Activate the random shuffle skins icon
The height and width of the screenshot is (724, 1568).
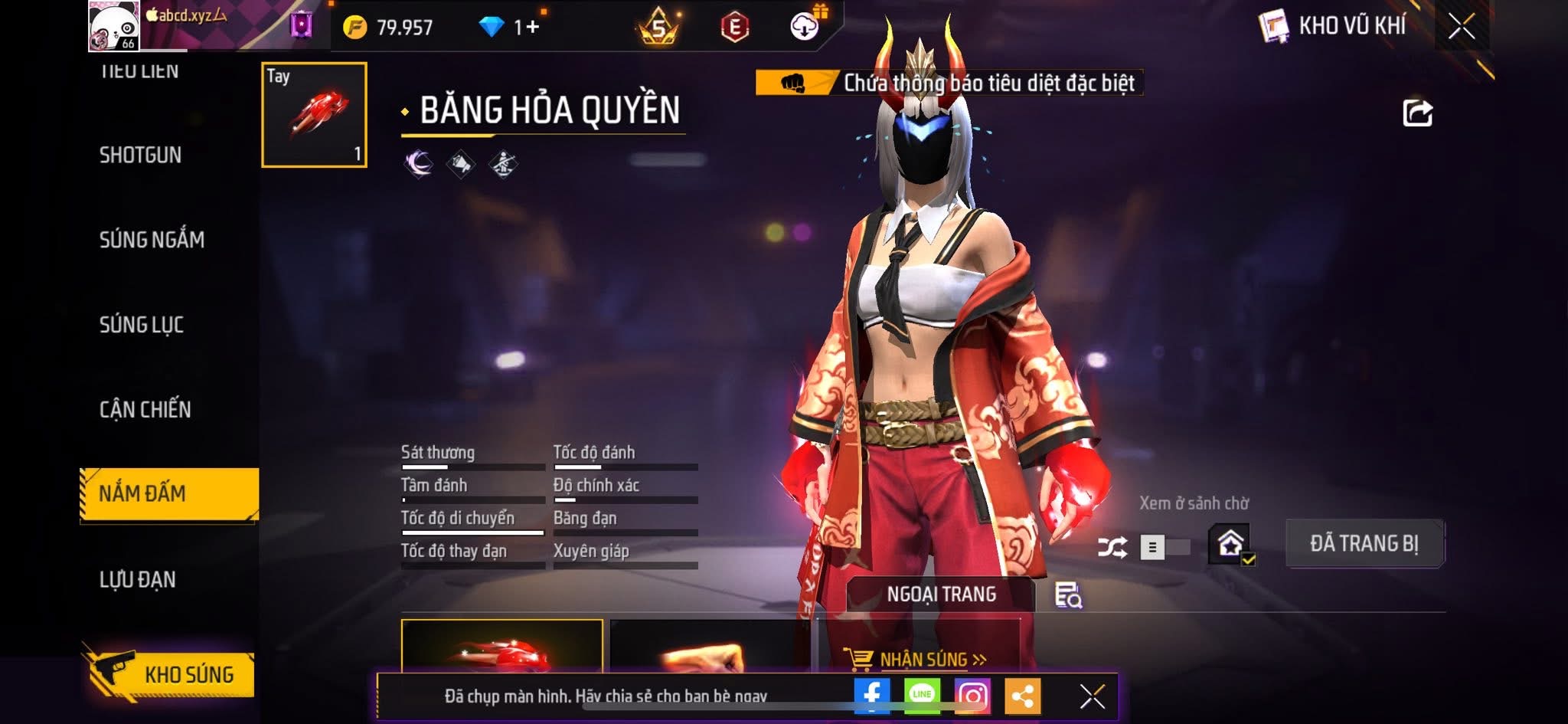(1112, 547)
